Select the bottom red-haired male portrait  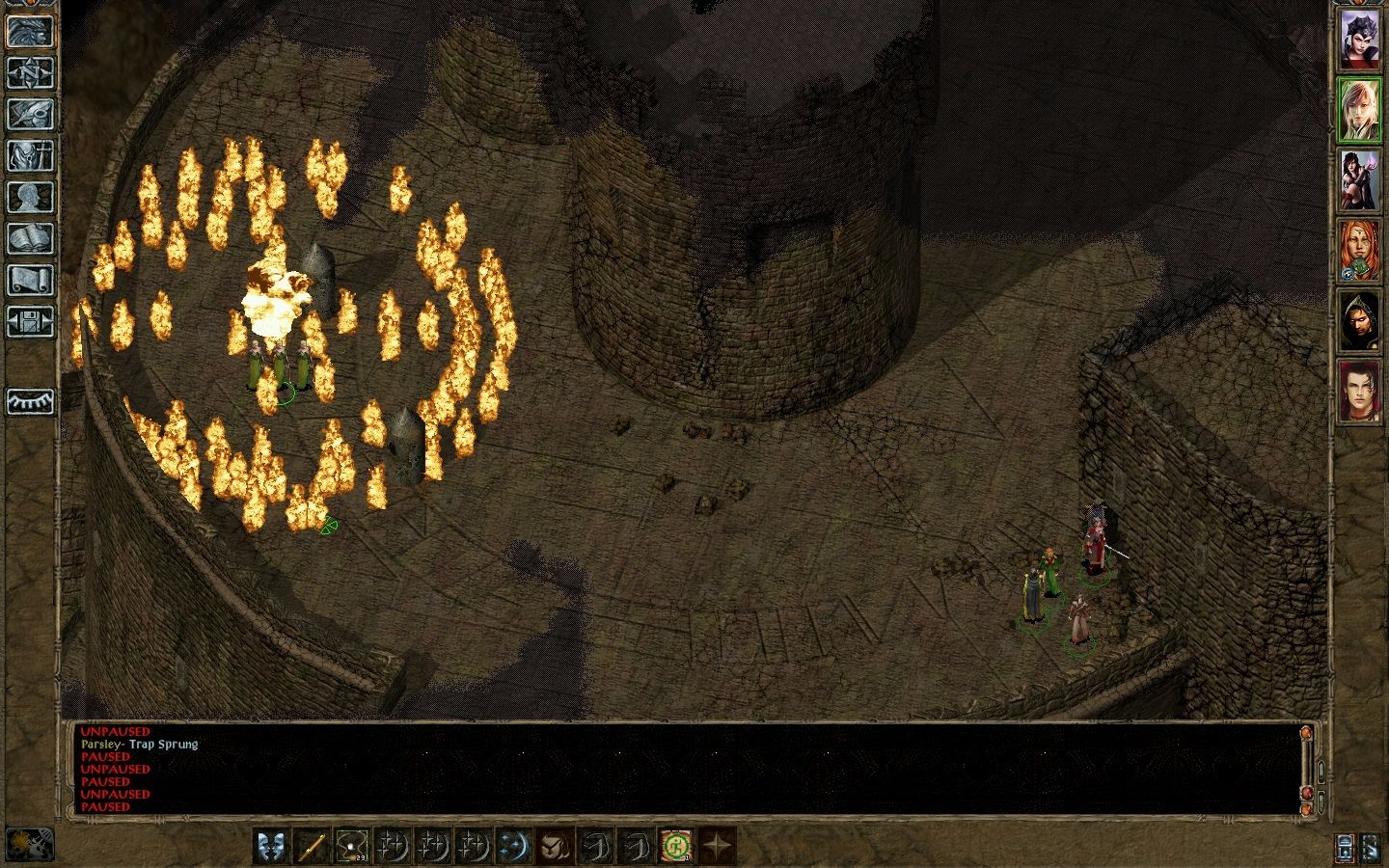pyautogui.click(x=1359, y=391)
